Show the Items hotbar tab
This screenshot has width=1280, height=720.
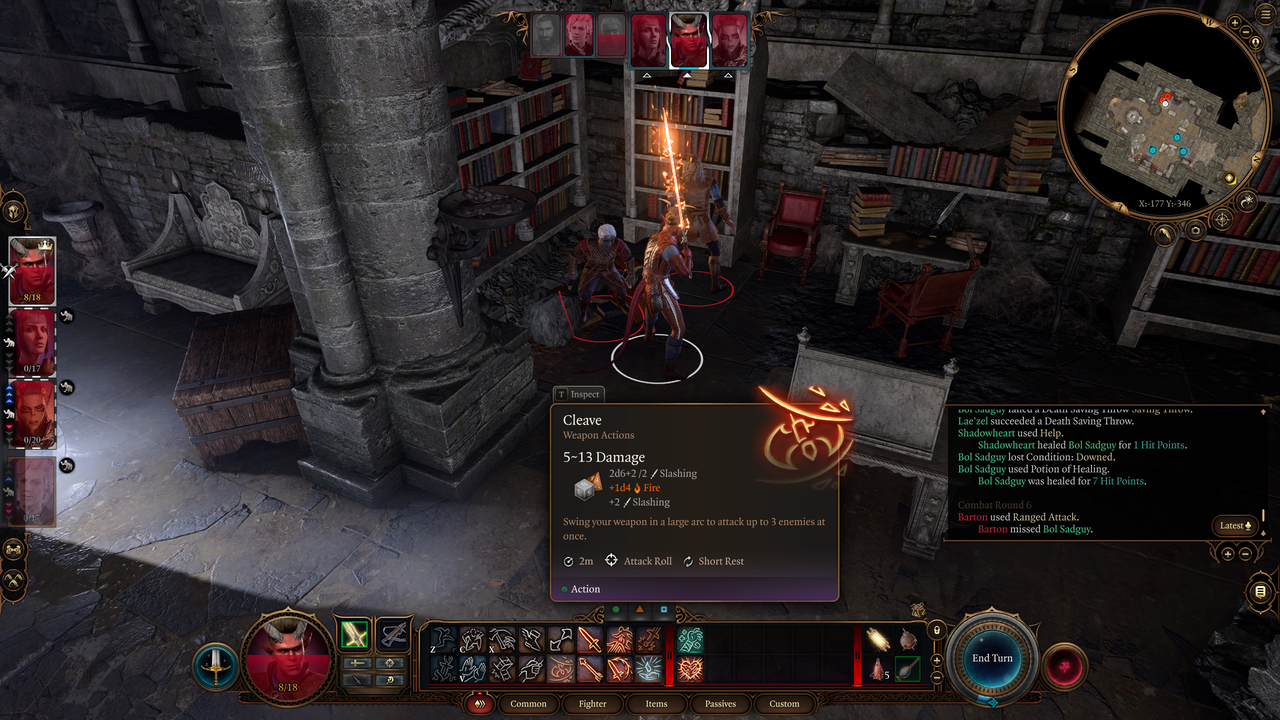[656, 704]
